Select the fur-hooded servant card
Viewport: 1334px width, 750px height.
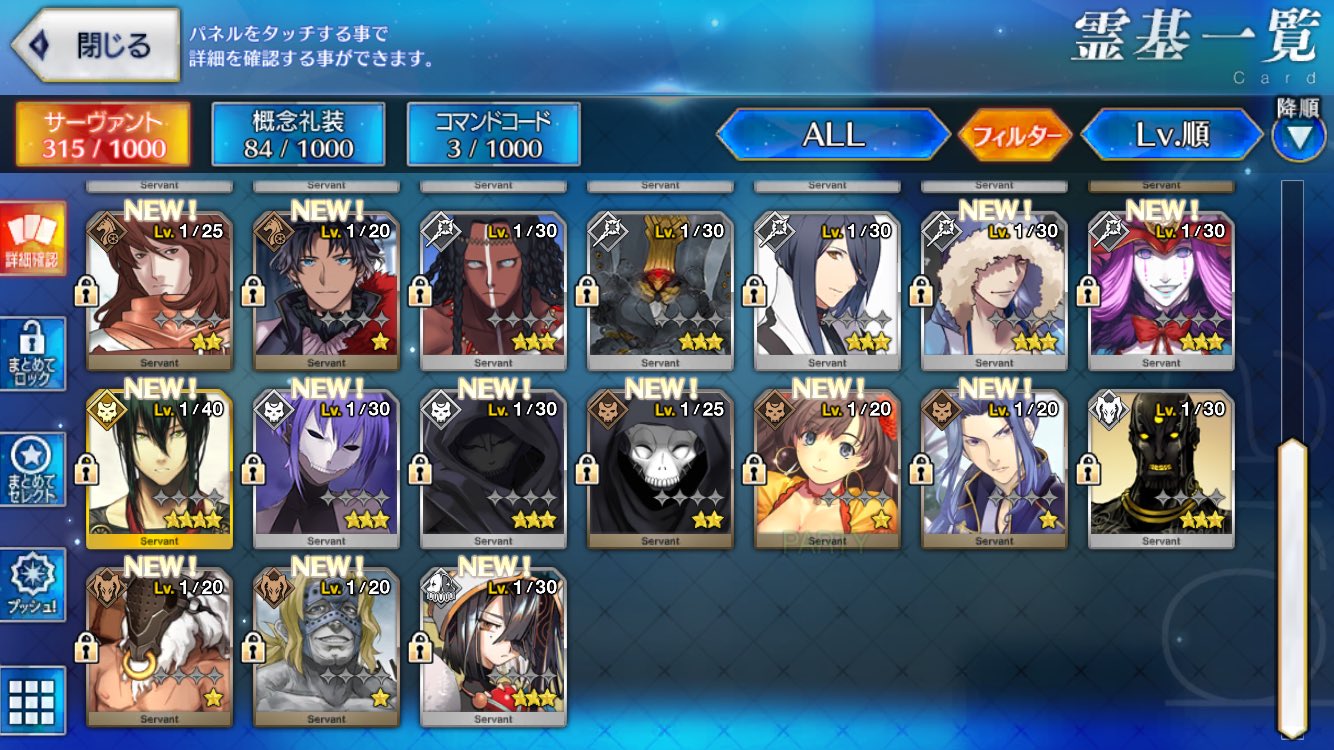pyautogui.click(x=994, y=290)
